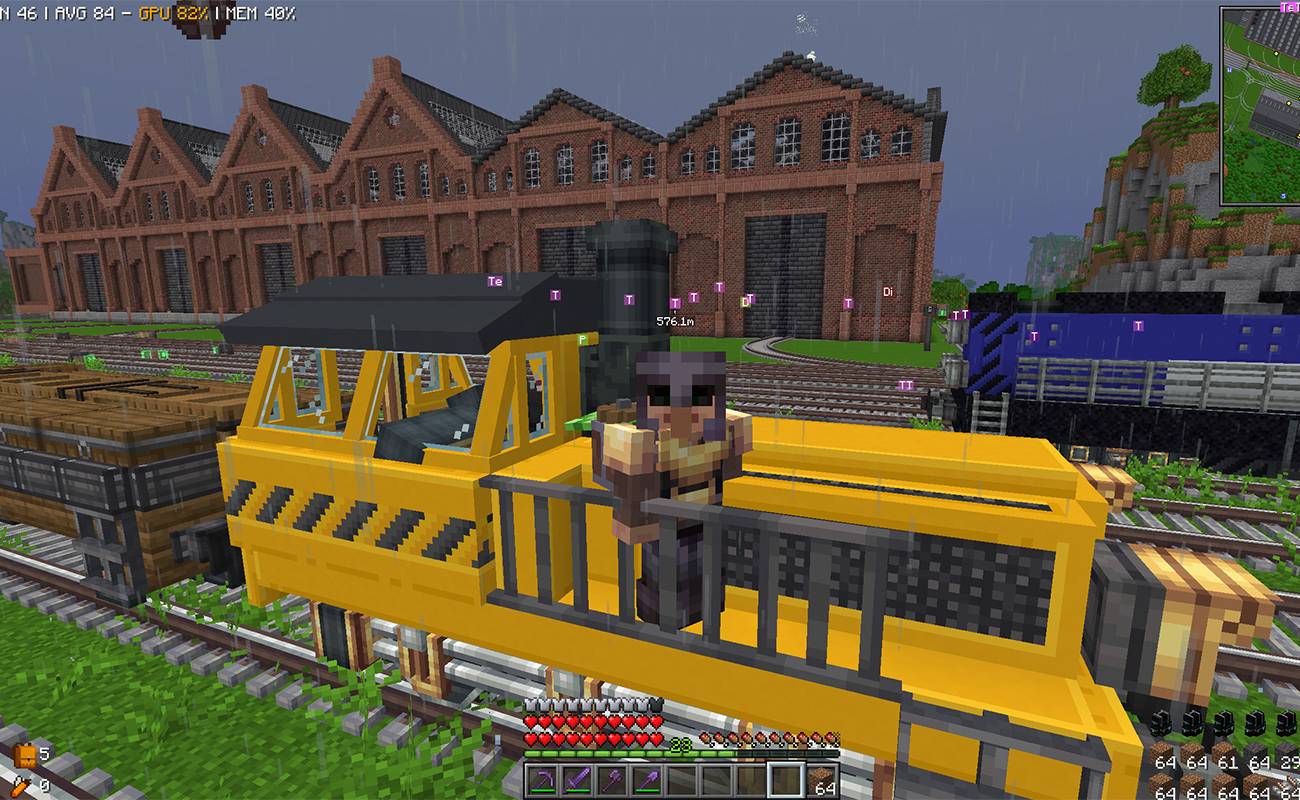Click the yellow dot marker on the minimap
1300x800 pixels.
1276,53
